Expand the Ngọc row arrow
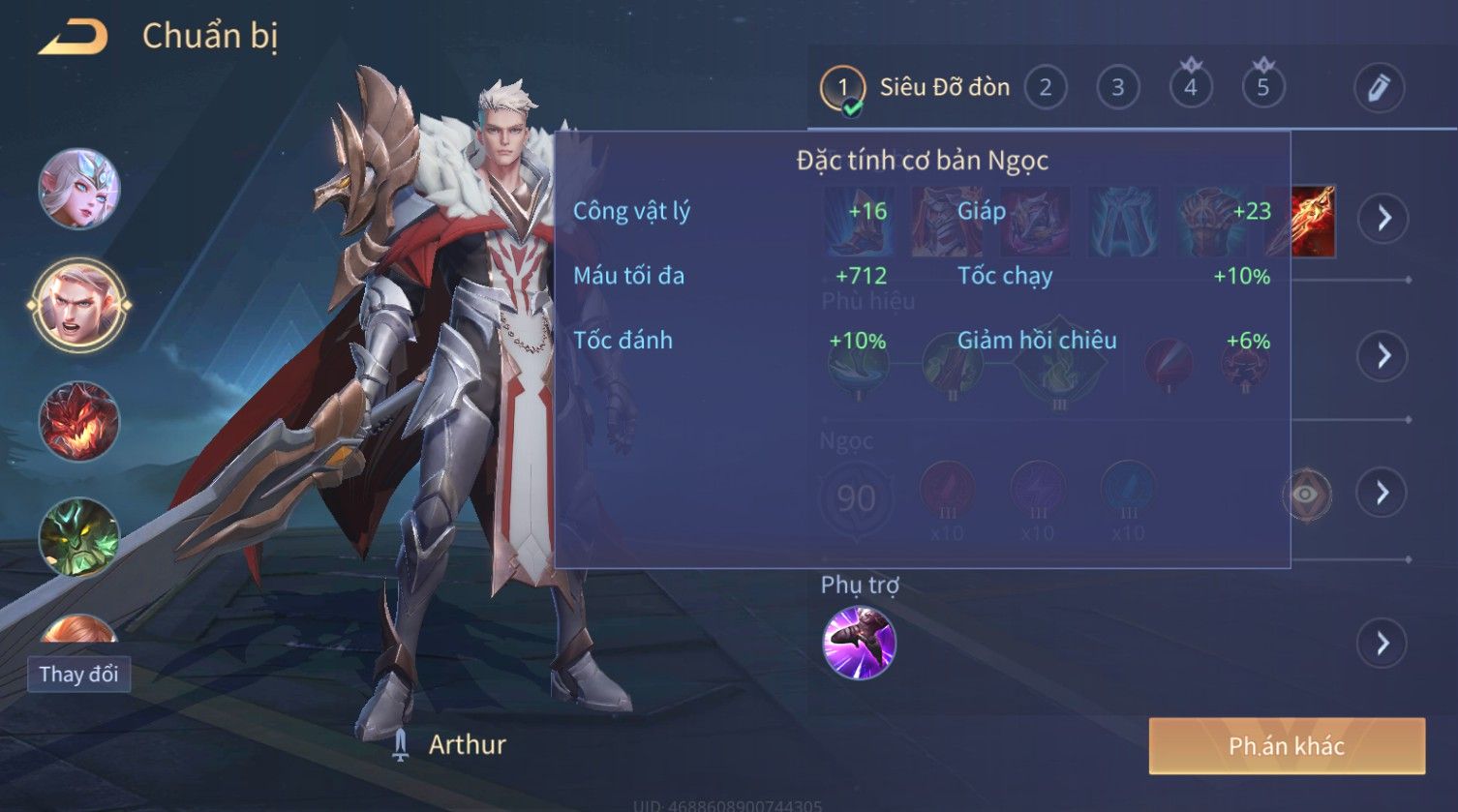This screenshot has width=1458, height=812. (1383, 494)
